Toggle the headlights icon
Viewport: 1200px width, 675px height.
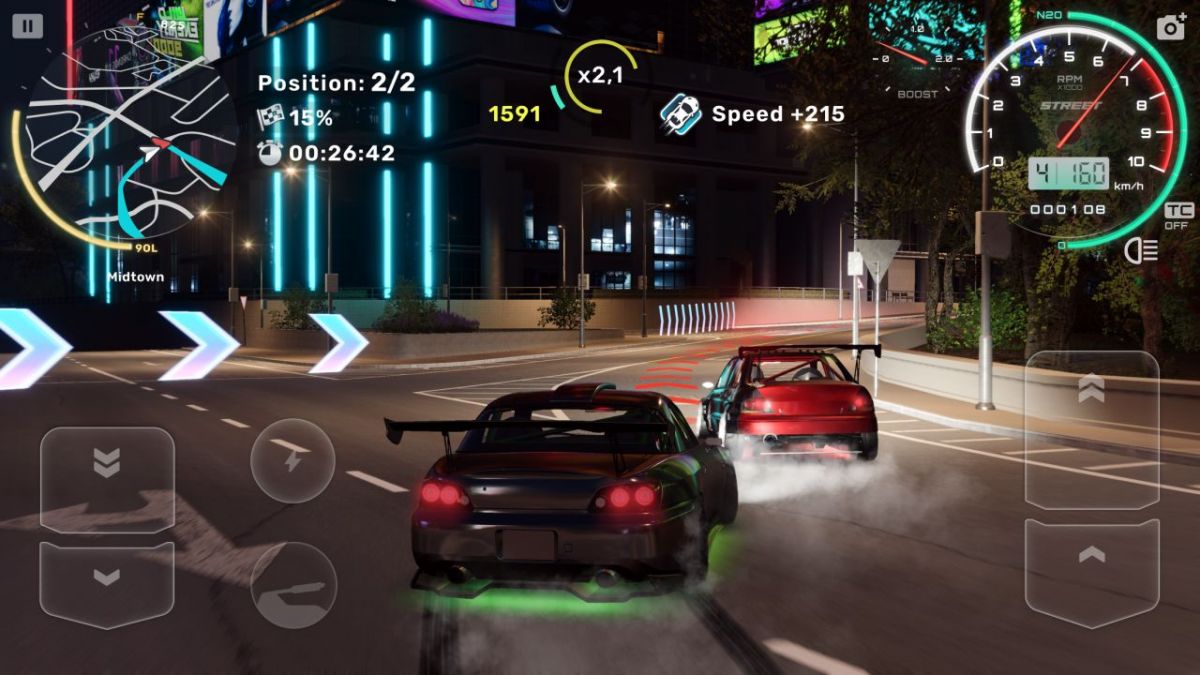coord(1141,251)
